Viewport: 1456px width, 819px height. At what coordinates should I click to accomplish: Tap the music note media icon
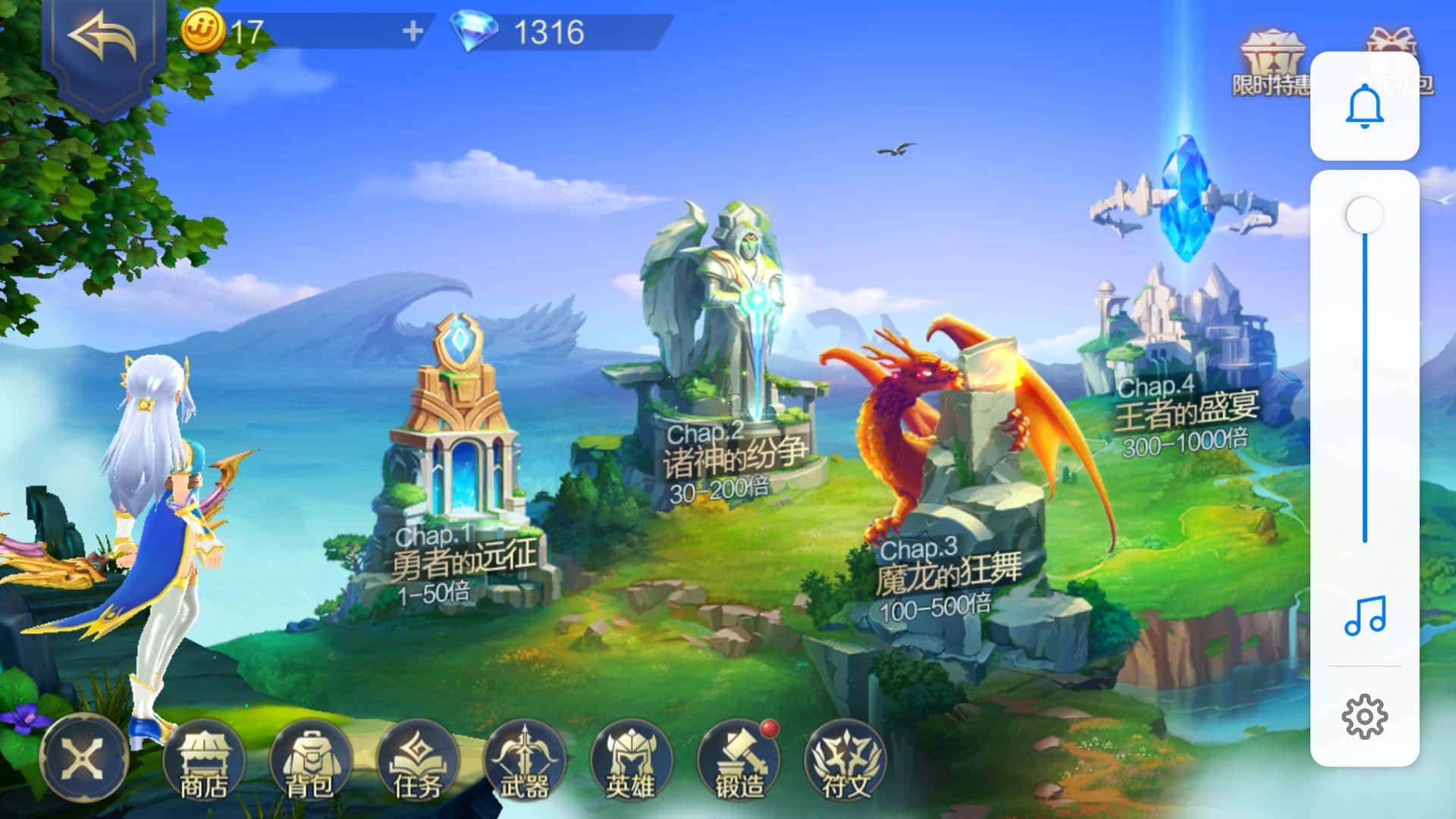[x=1364, y=615]
